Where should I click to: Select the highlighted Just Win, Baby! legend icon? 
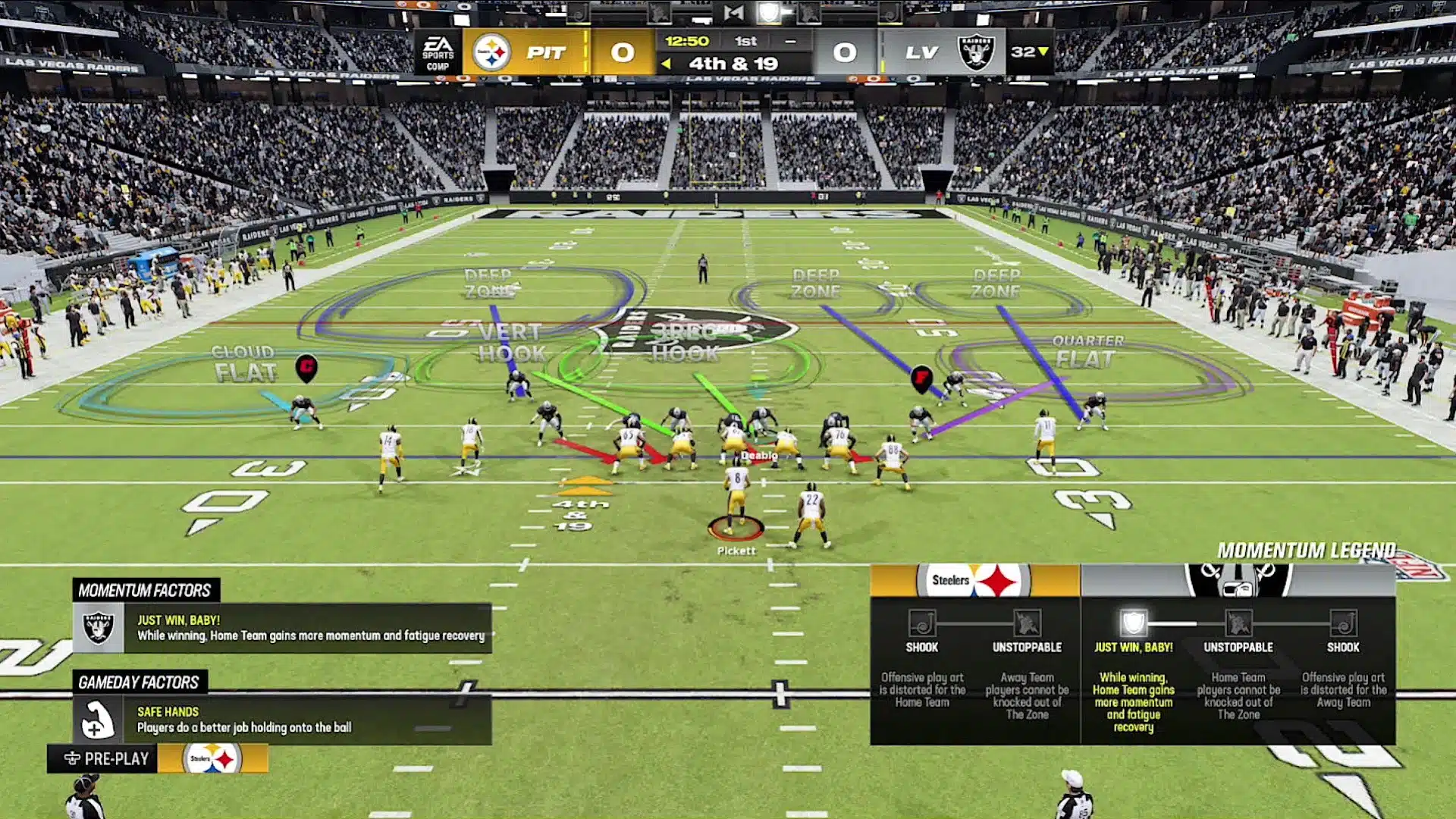1133,623
